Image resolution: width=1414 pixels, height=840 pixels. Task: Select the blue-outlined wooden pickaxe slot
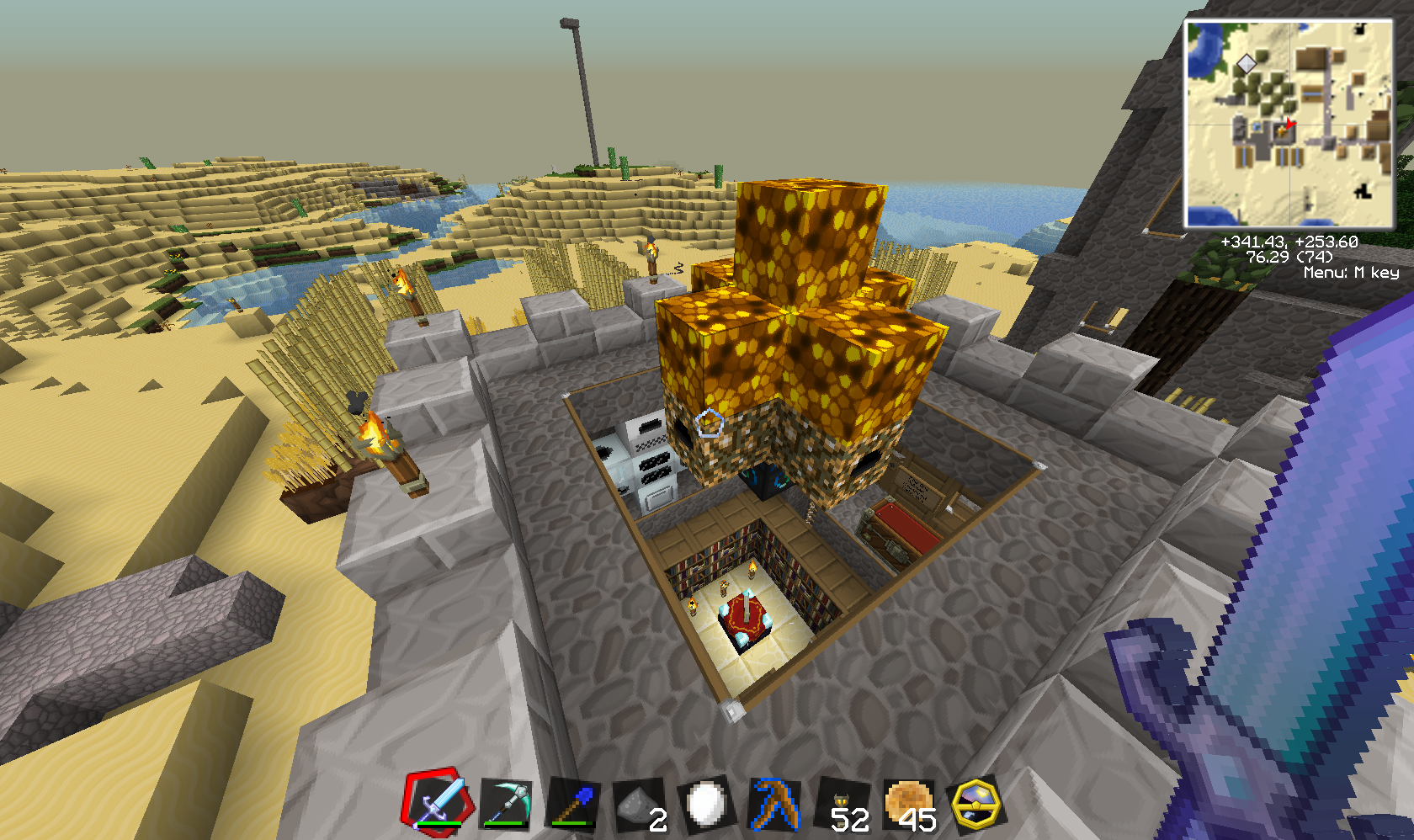(x=775, y=804)
